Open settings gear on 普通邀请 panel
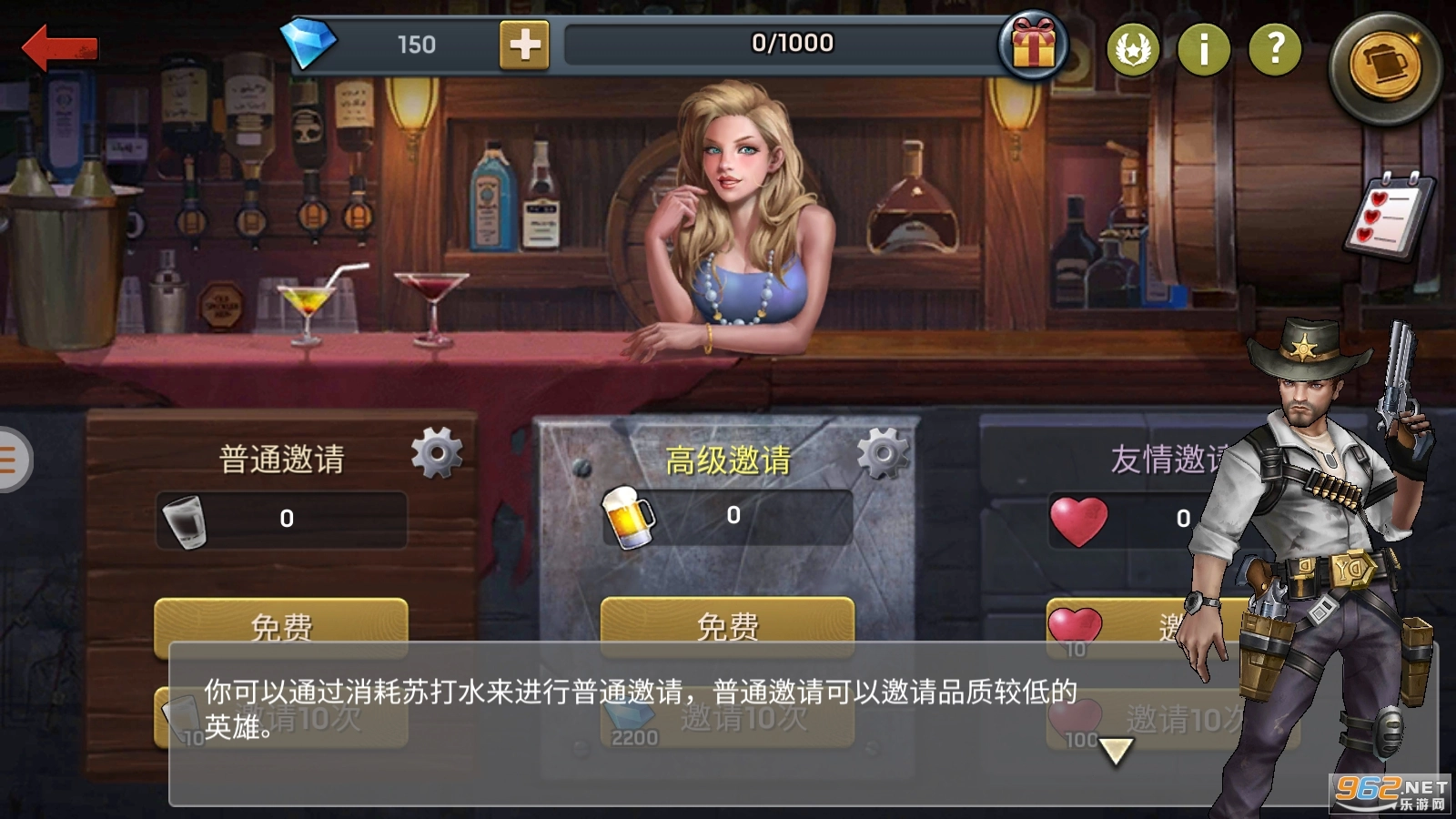Screen dimensions: 1456x819 click(x=436, y=452)
